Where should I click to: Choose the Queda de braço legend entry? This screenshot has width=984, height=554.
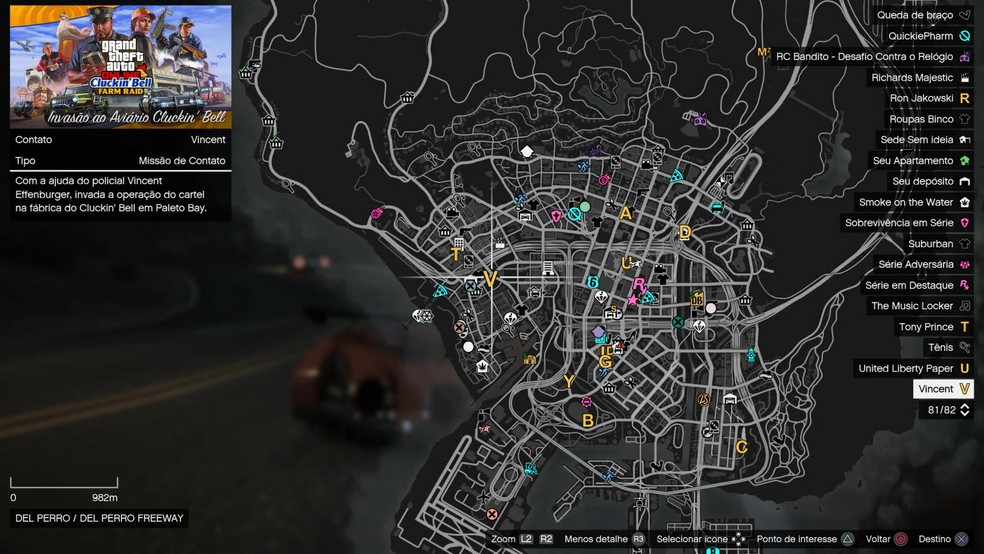(x=923, y=15)
